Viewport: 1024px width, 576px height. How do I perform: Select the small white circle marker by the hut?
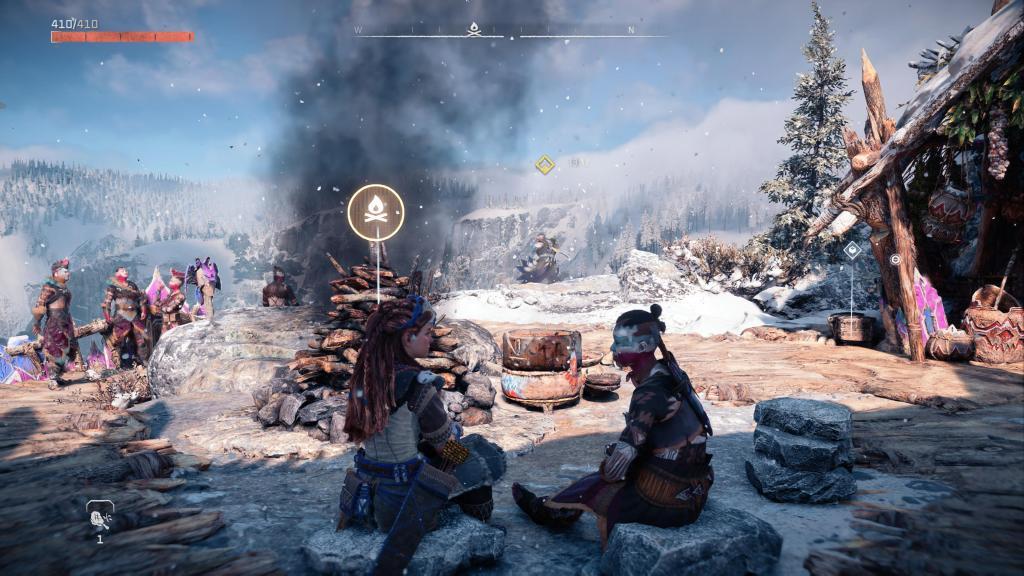pyautogui.click(x=896, y=258)
